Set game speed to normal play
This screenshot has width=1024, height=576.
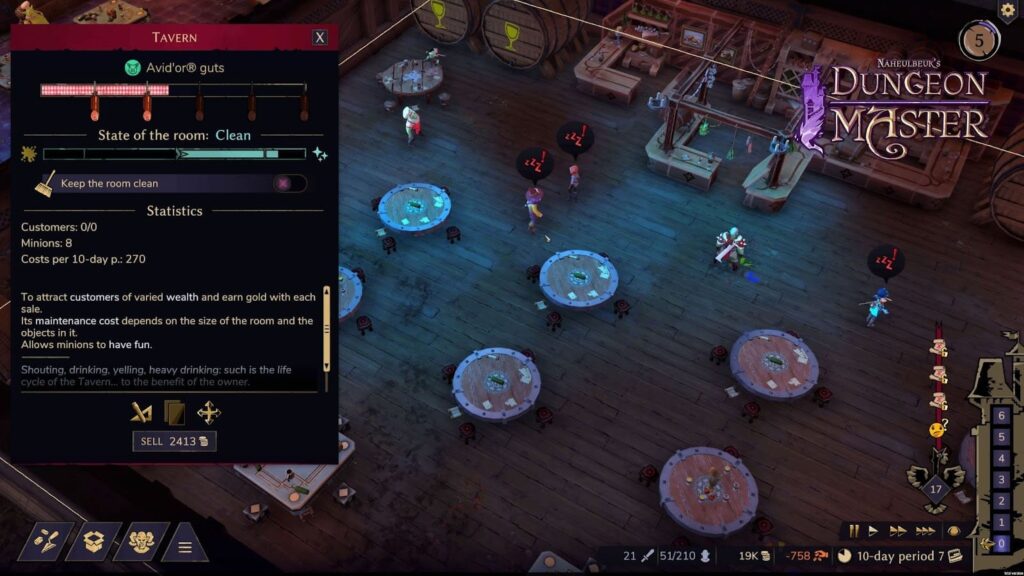873,531
